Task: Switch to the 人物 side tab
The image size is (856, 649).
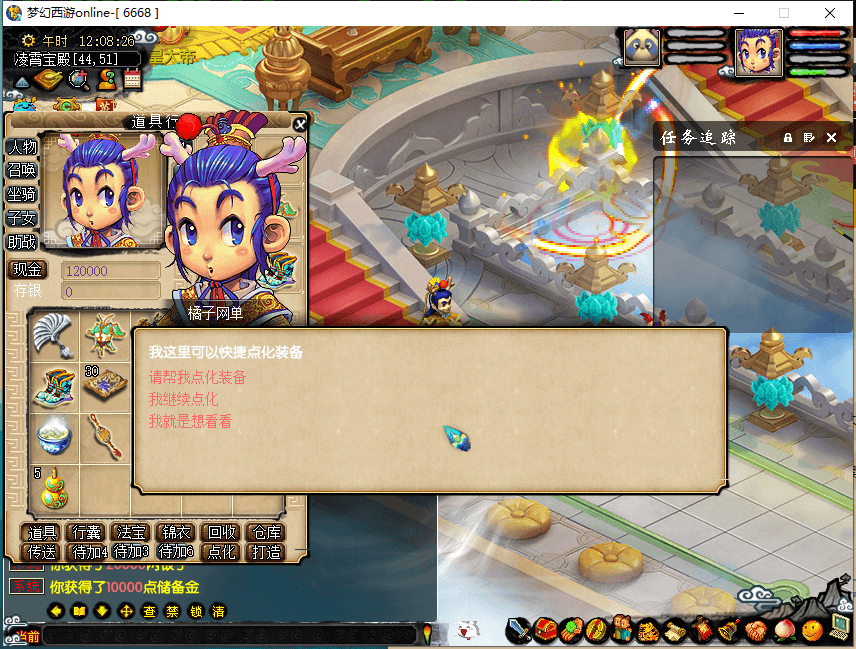Action: [x=22, y=146]
